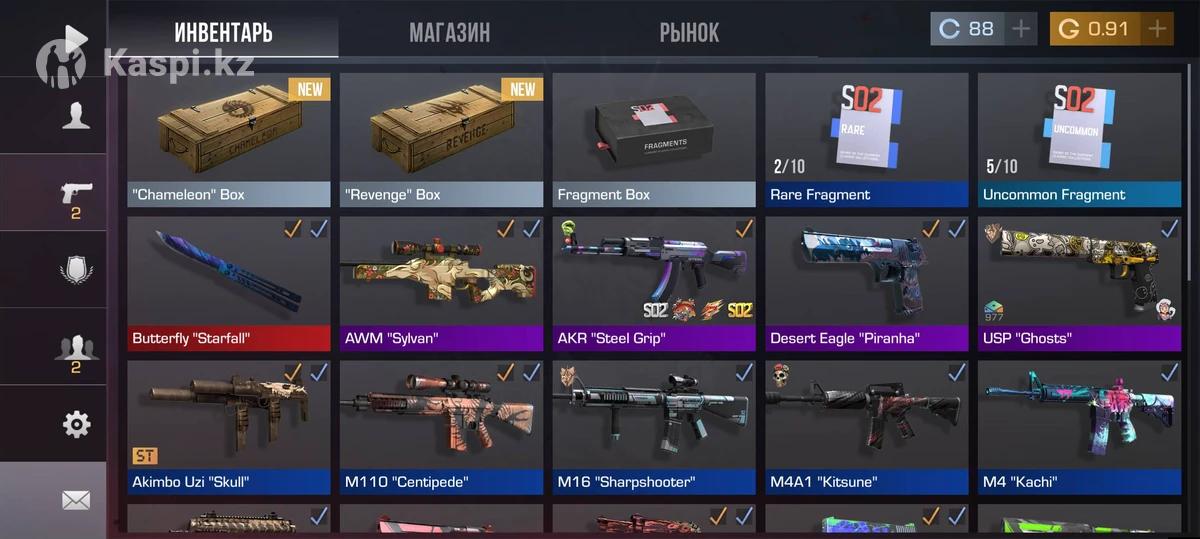Choose the Uncommon Fragment card
The height and width of the screenshot is (539, 1200).
pyautogui.click(x=1079, y=138)
